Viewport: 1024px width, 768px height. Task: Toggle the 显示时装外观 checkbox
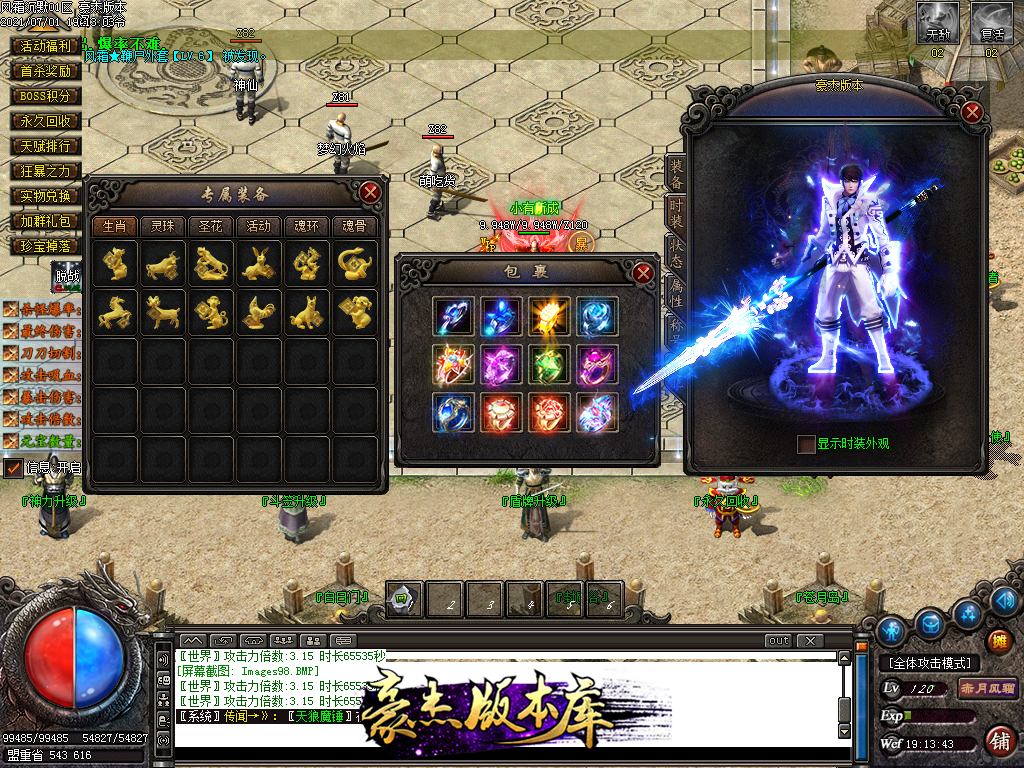pyautogui.click(x=806, y=444)
